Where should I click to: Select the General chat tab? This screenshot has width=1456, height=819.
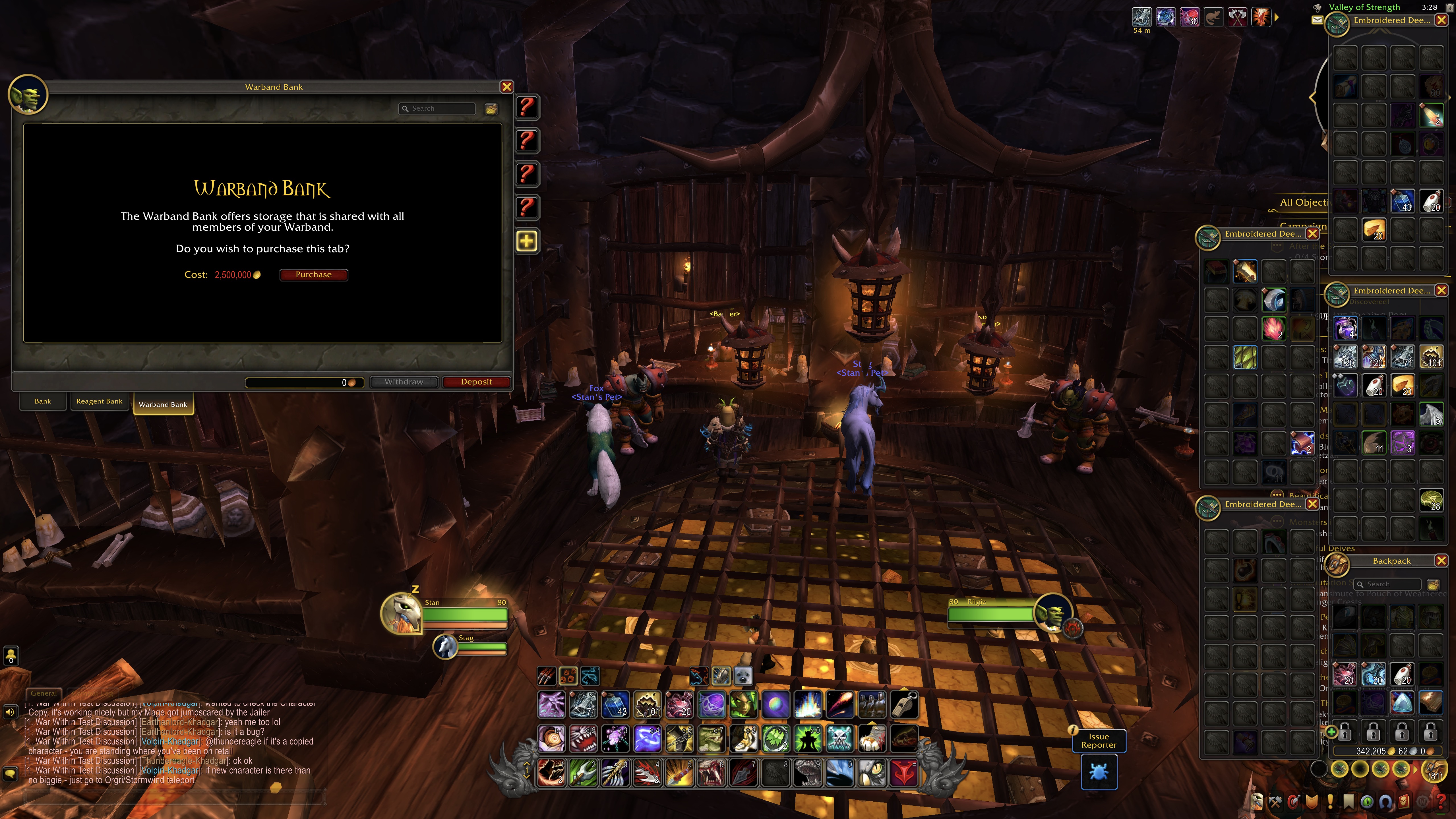click(x=44, y=693)
